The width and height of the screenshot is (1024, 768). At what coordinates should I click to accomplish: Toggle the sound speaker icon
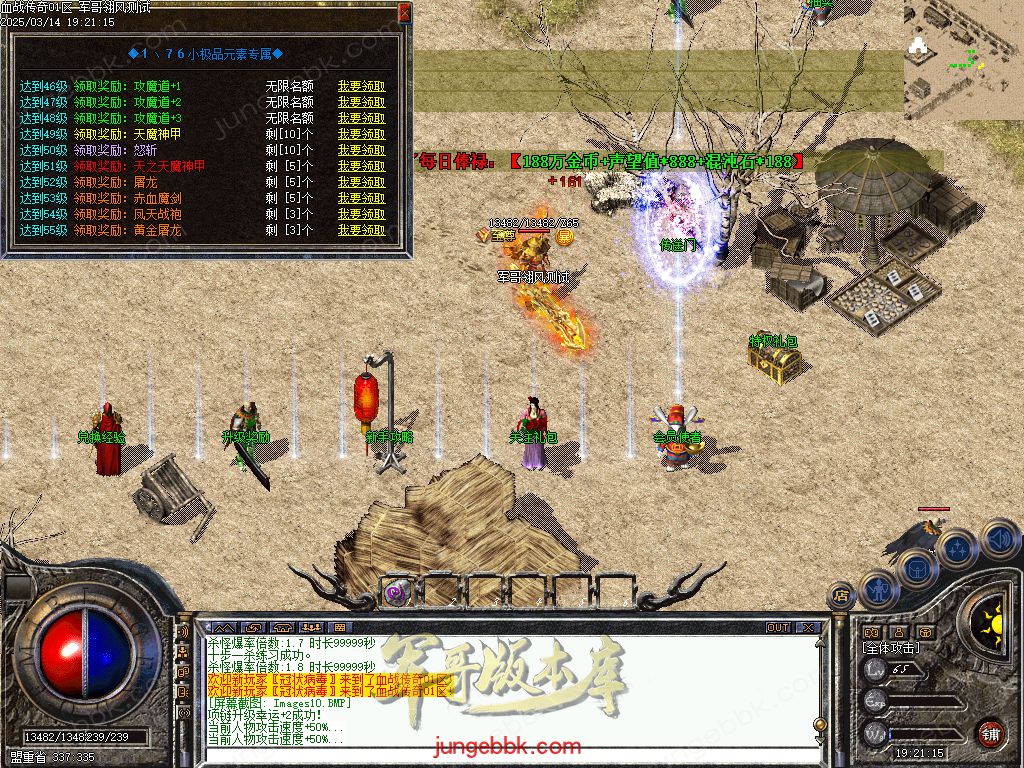[999, 539]
